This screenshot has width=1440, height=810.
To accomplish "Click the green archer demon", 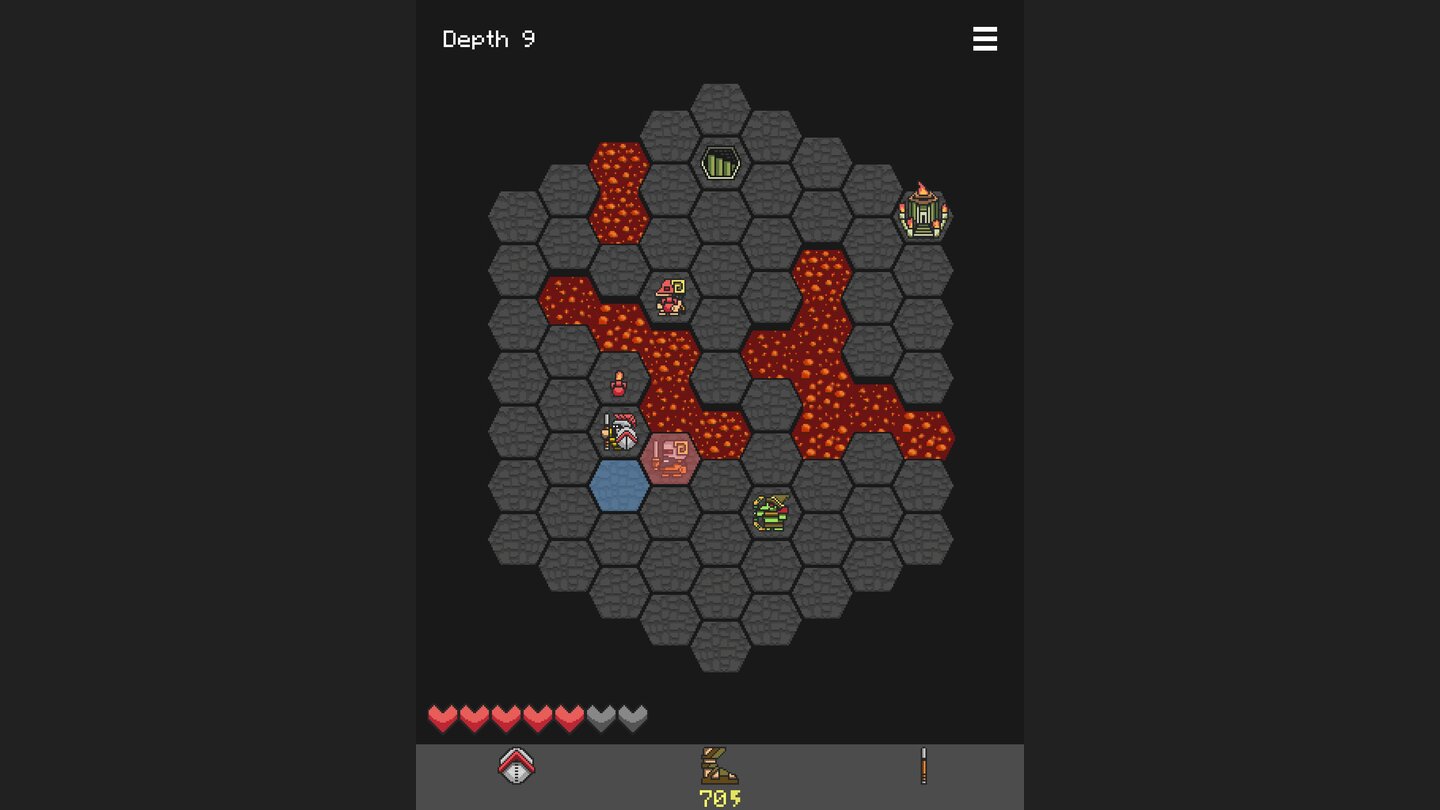I will (772, 512).
